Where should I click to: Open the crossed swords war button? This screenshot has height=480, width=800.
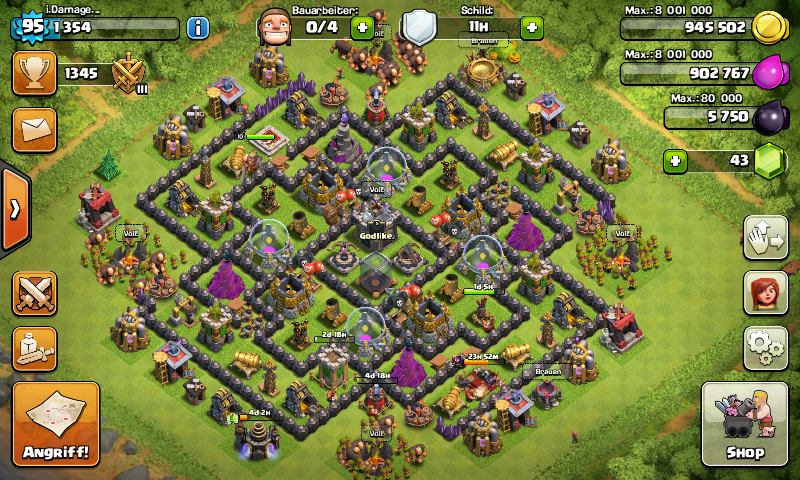point(33,293)
